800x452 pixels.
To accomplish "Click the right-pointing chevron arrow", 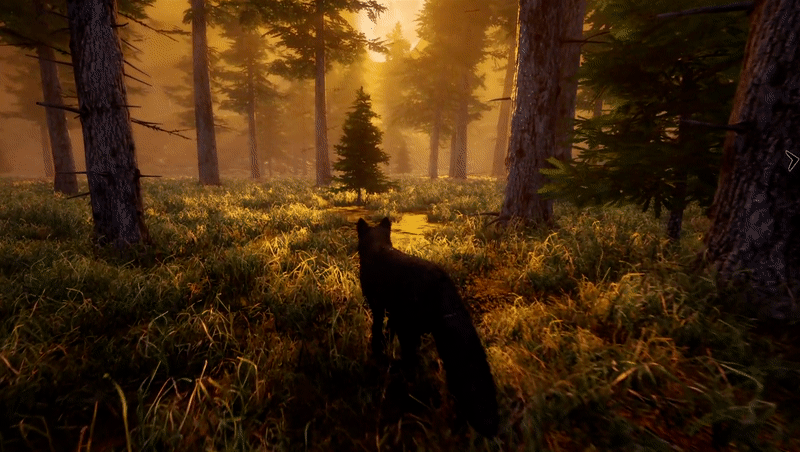I will tap(791, 160).
